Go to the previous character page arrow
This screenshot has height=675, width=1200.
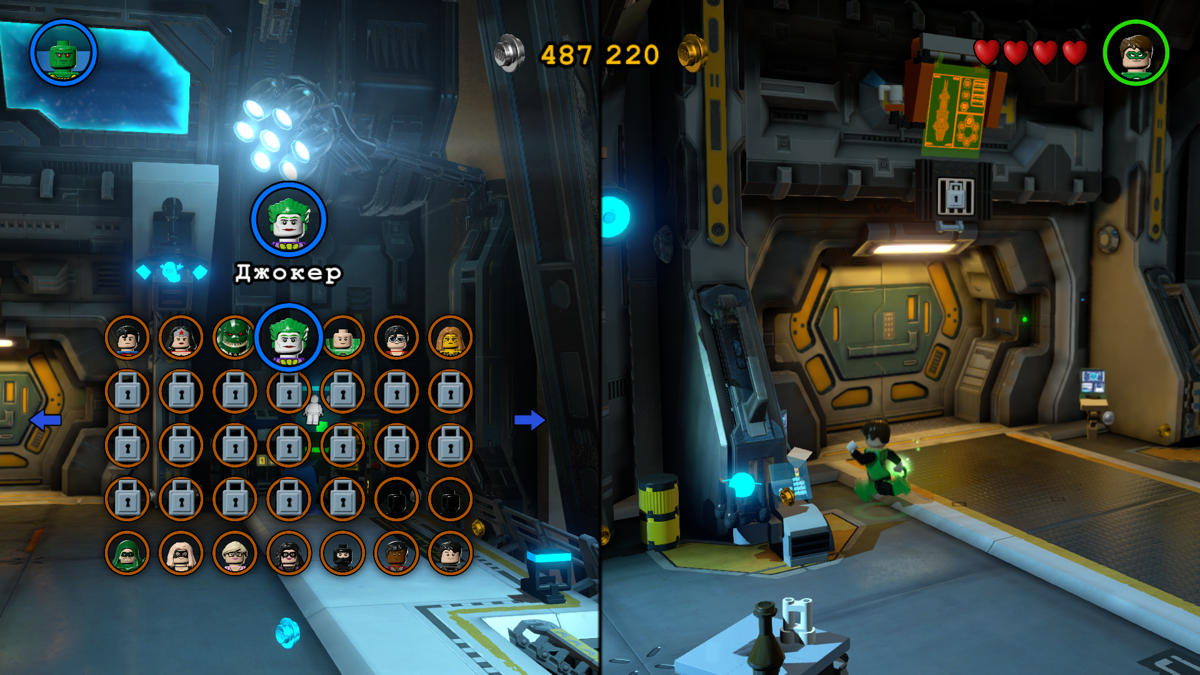[x=45, y=420]
